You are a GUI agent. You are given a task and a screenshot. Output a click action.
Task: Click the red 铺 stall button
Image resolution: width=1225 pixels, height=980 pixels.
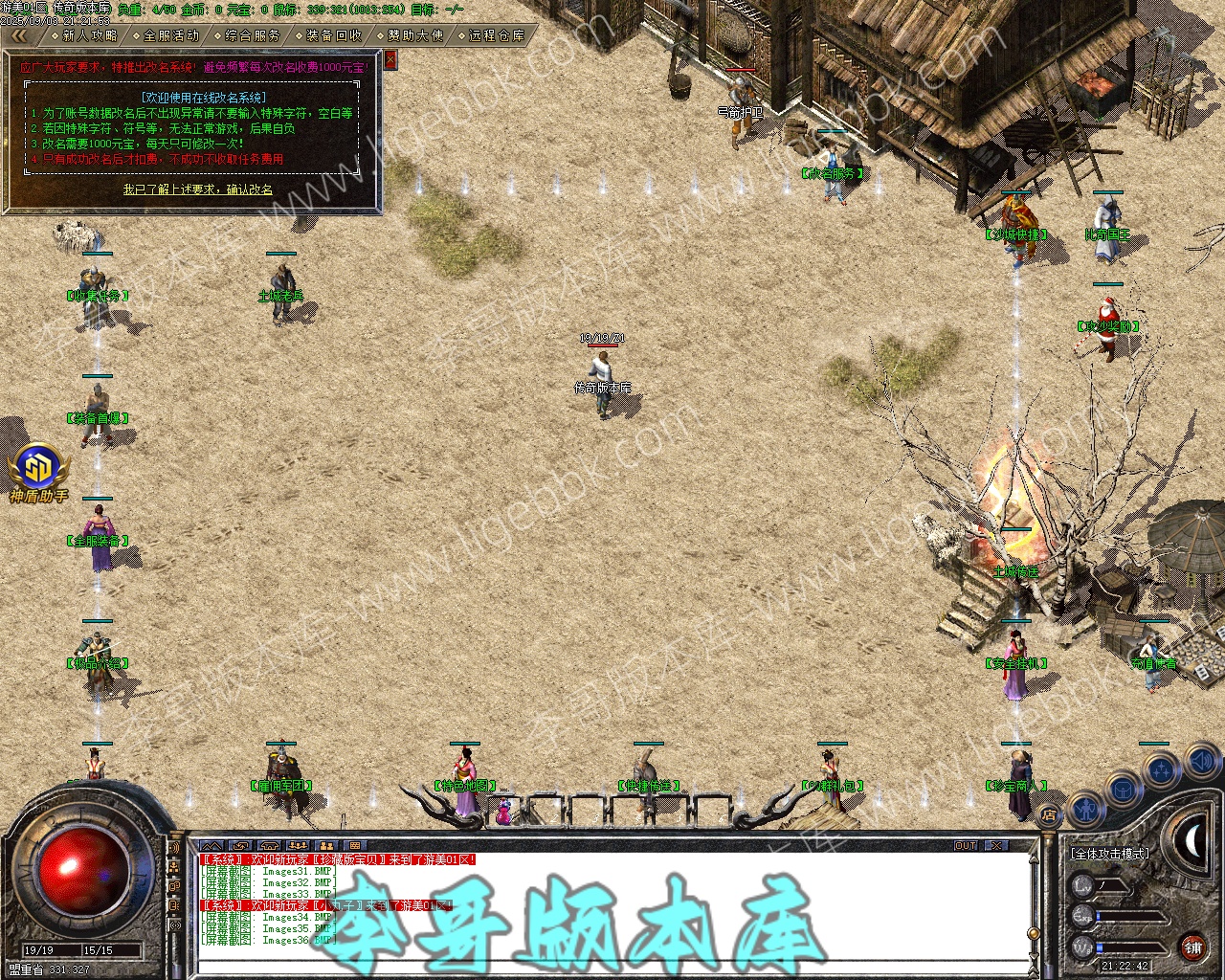click(x=1192, y=948)
